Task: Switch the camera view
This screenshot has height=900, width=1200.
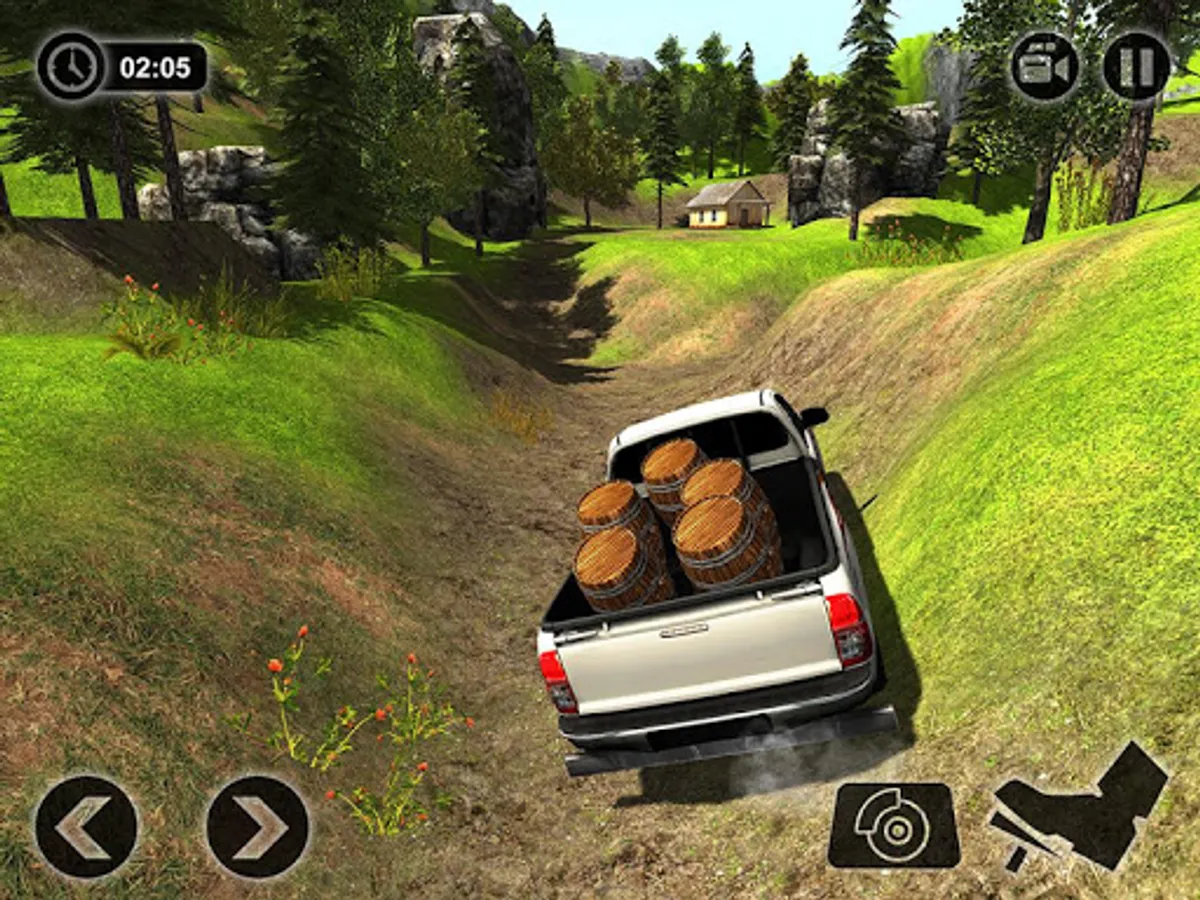Action: (1045, 66)
